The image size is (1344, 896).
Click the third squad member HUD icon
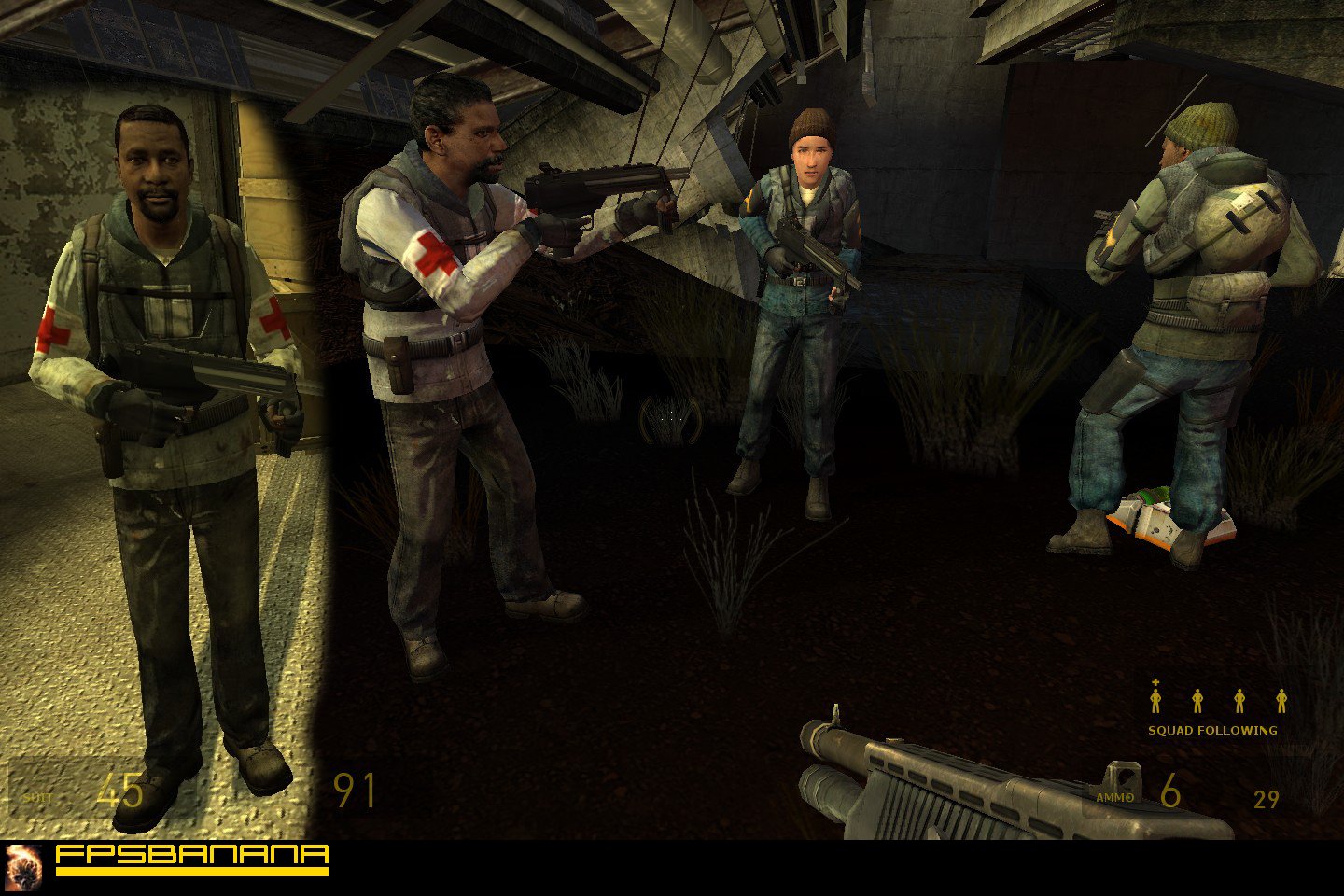[x=1239, y=700]
